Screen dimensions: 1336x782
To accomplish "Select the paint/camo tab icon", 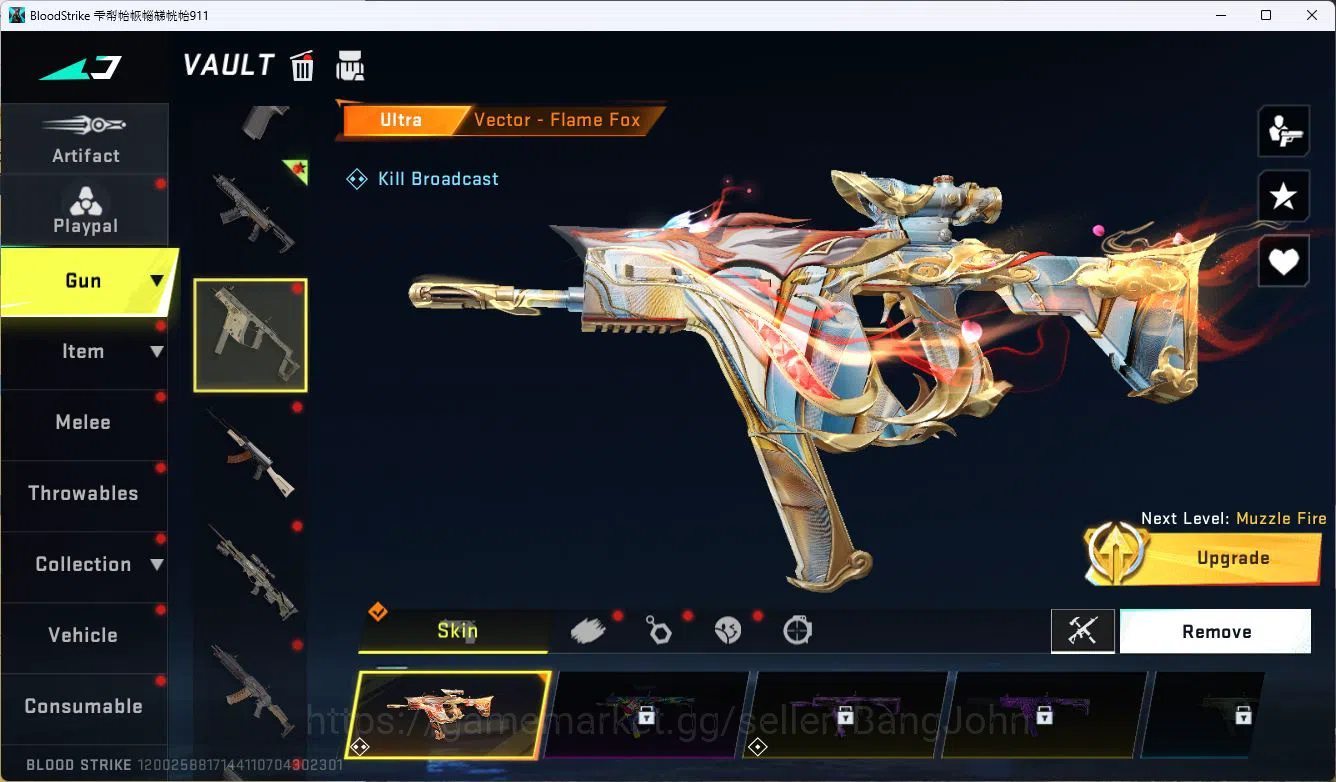I will pyautogui.click(x=589, y=630).
